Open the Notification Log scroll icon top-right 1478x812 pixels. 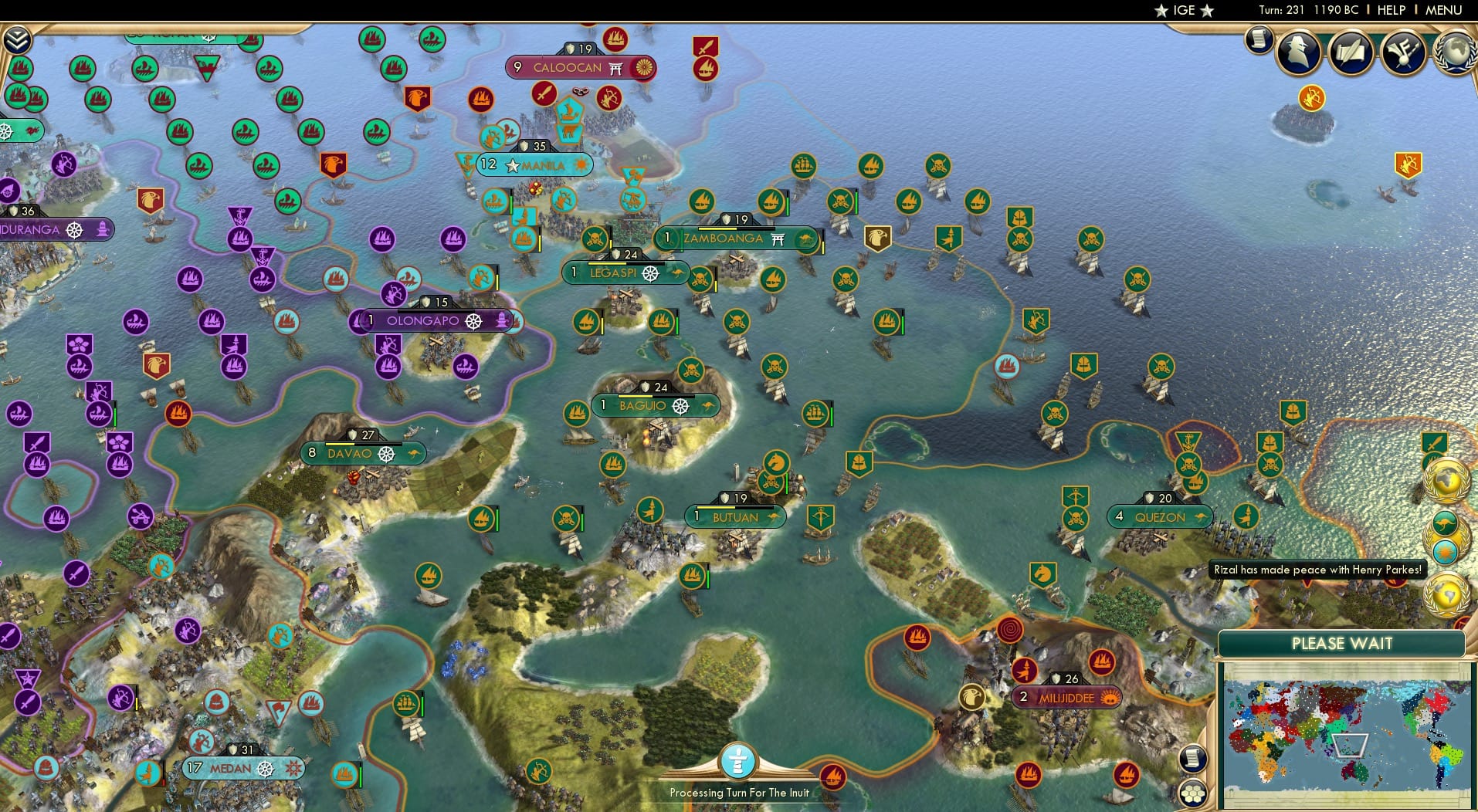click(x=1258, y=39)
